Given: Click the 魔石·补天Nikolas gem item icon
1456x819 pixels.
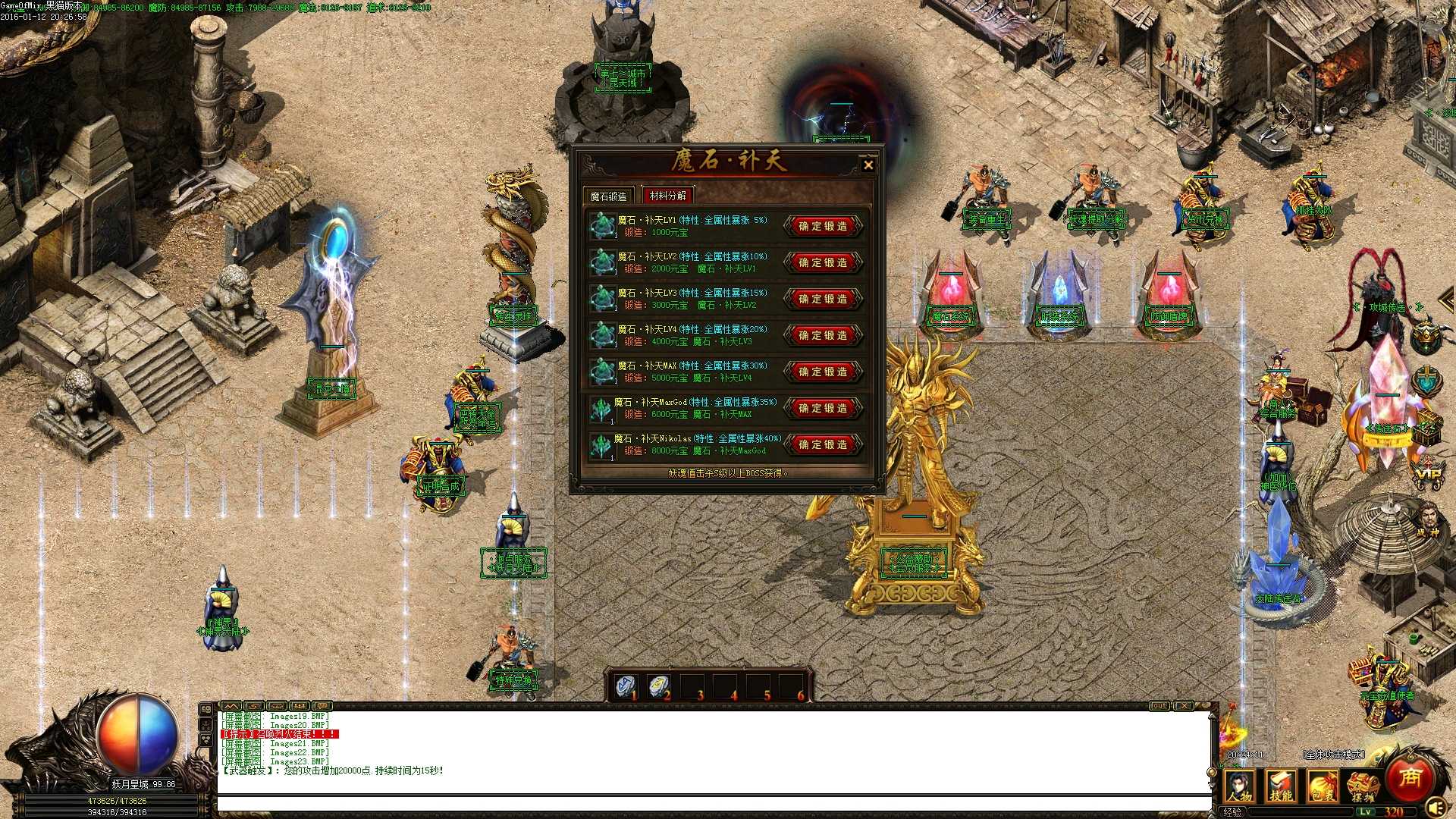Looking at the screenshot, I should 603,444.
